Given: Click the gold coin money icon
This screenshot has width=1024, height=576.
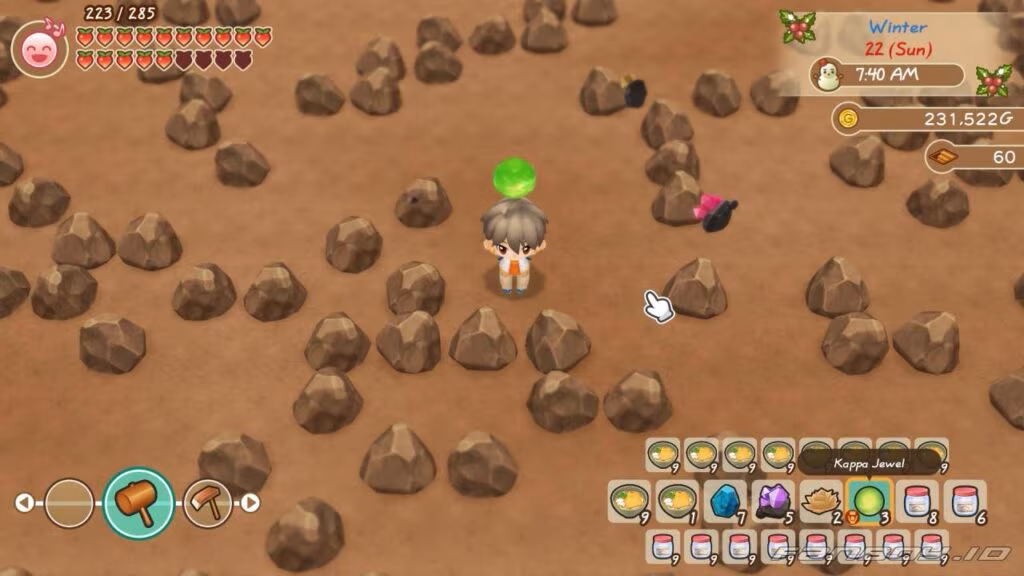Looking at the screenshot, I should coord(848,119).
